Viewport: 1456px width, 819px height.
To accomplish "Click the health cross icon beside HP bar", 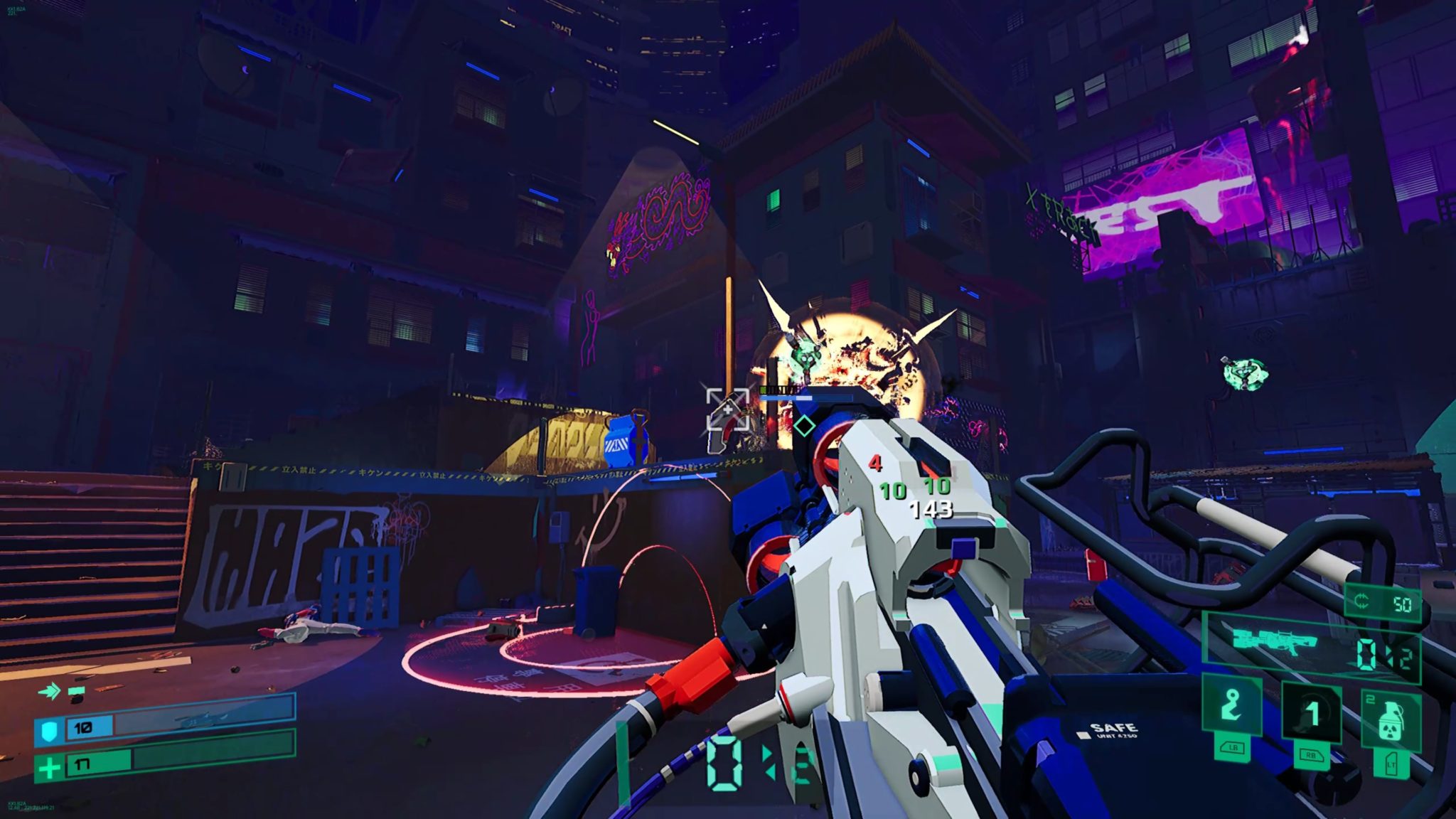I will (x=50, y=770).
